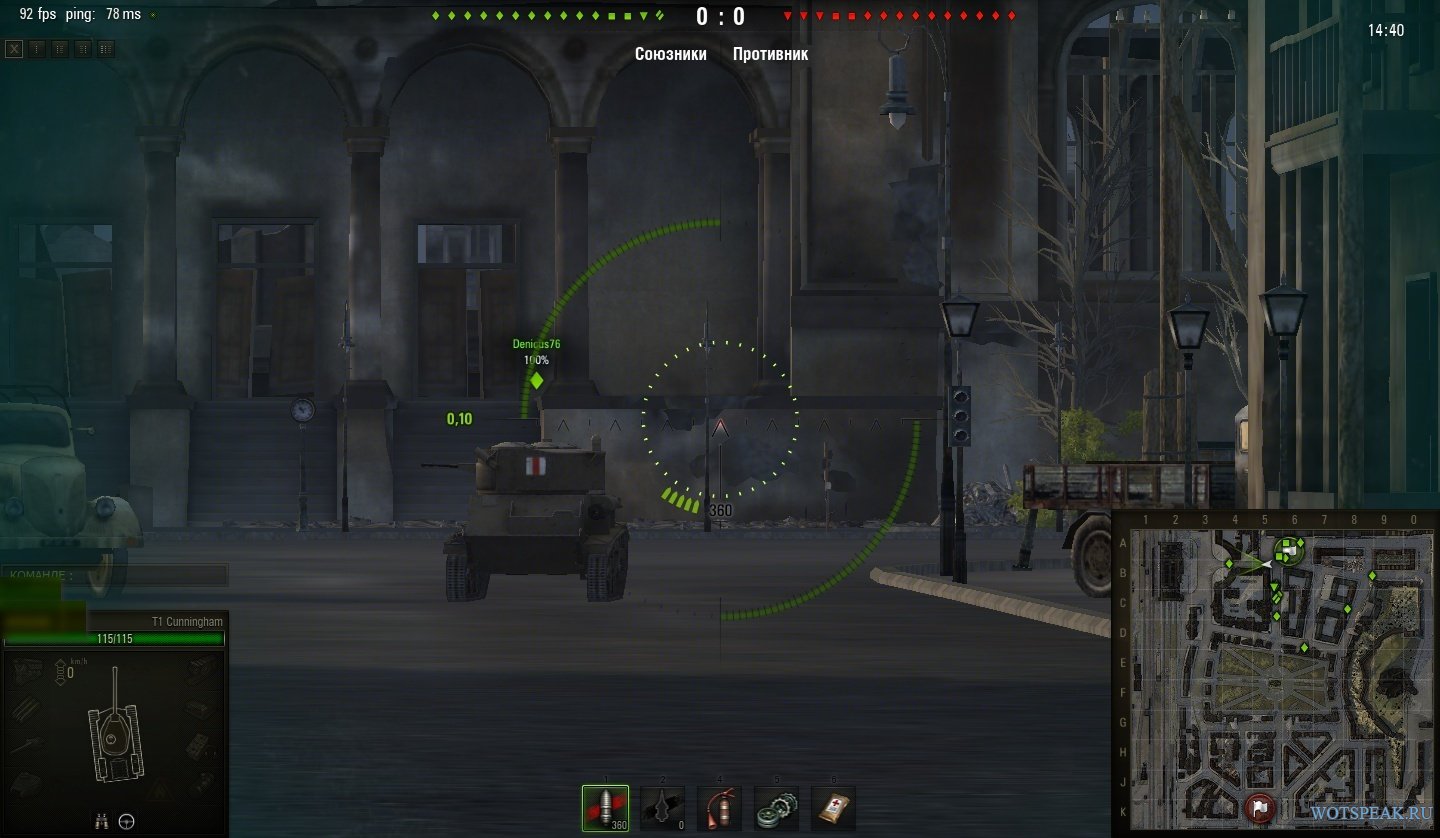Use the fire extinguisher consumable
The width and height of the screenshot is (1440, 838).
point(719,808)
